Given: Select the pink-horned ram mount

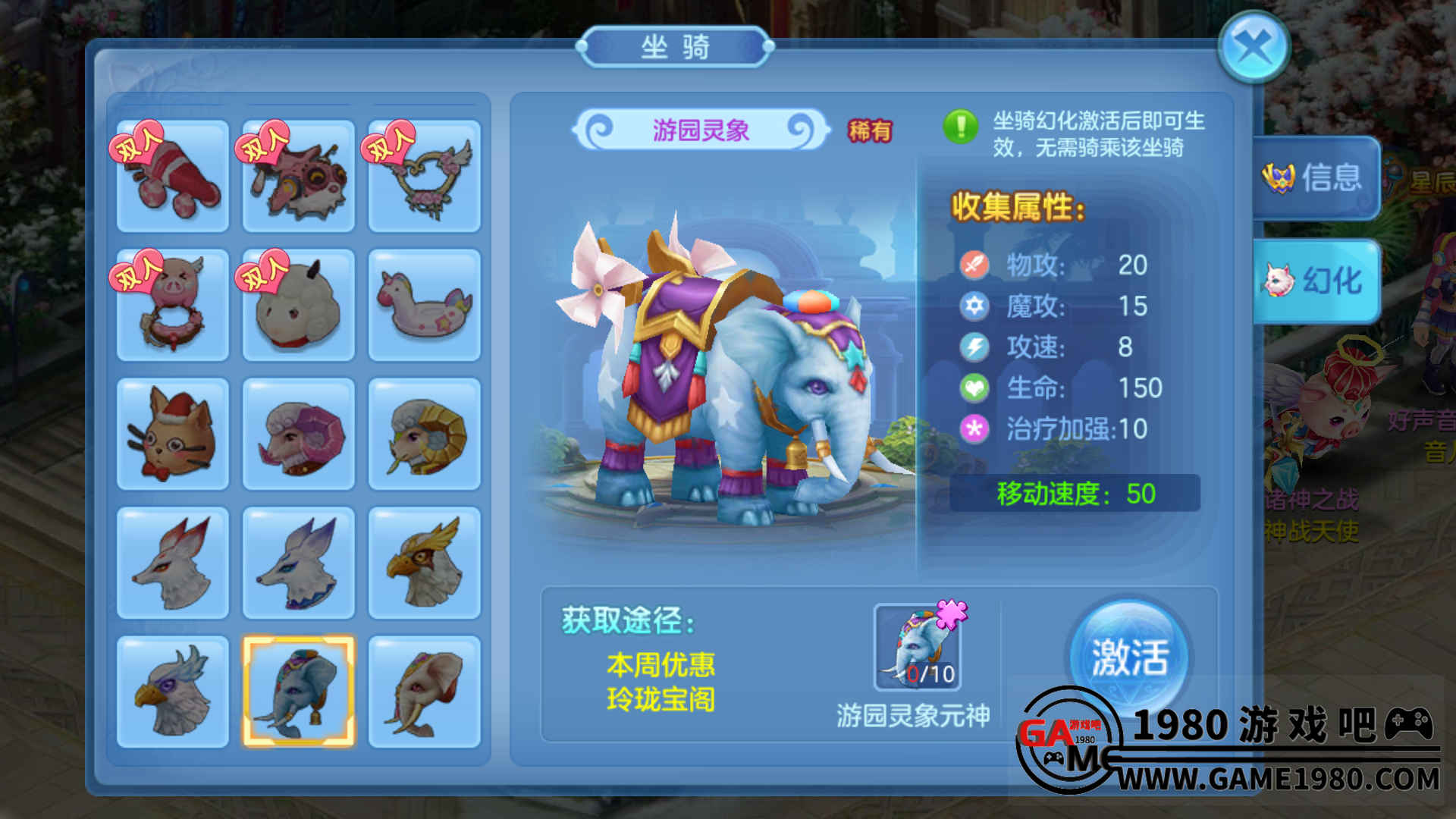Looking at the screenshot, I should tap(299, 434).
